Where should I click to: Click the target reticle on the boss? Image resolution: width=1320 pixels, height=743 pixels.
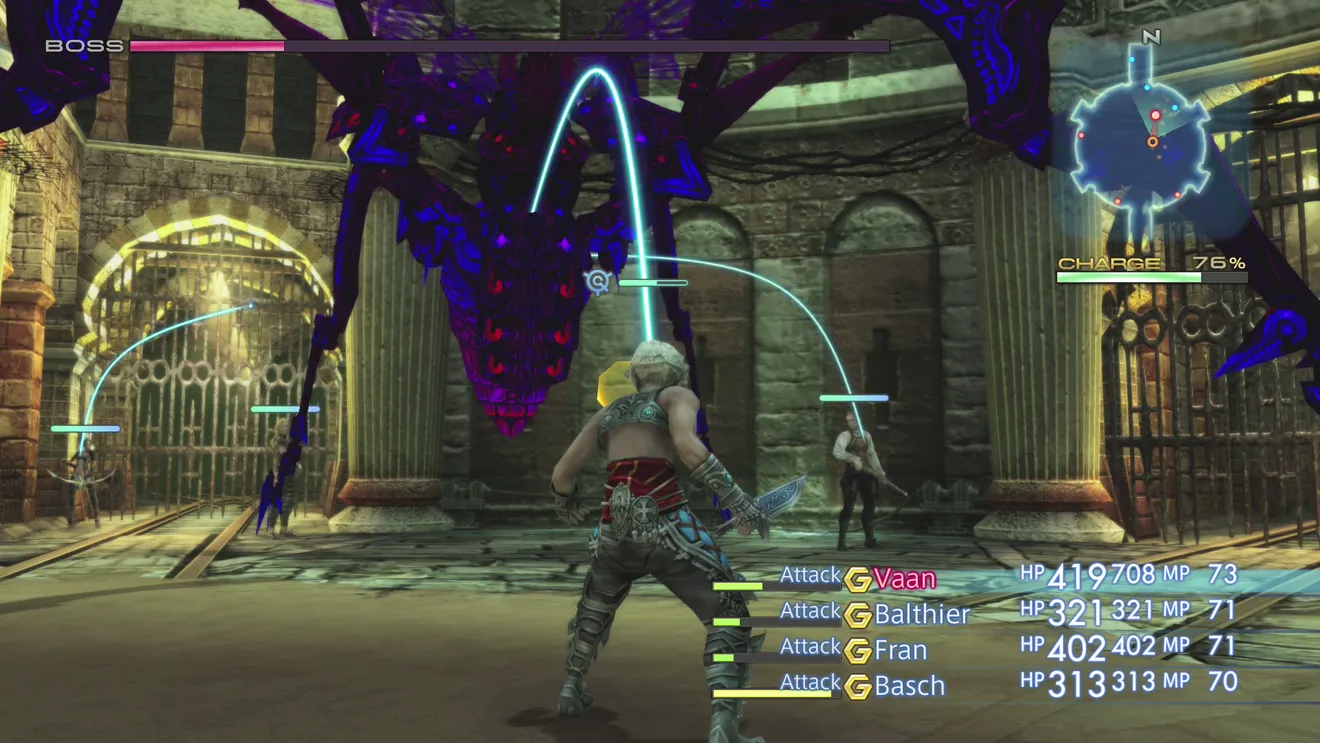point(598,282)
